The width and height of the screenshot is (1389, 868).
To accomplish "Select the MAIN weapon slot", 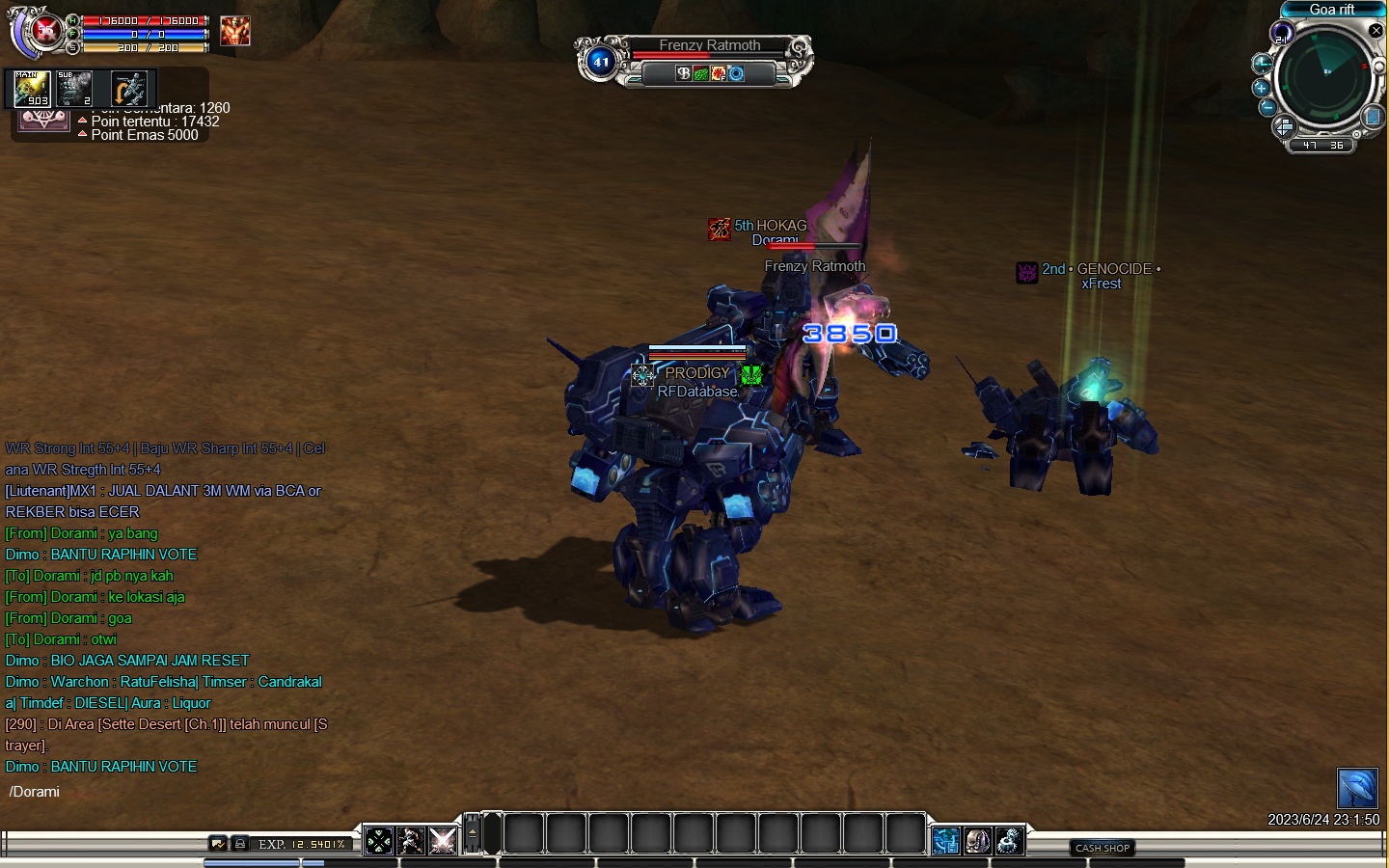I will (x=31, y=89).
